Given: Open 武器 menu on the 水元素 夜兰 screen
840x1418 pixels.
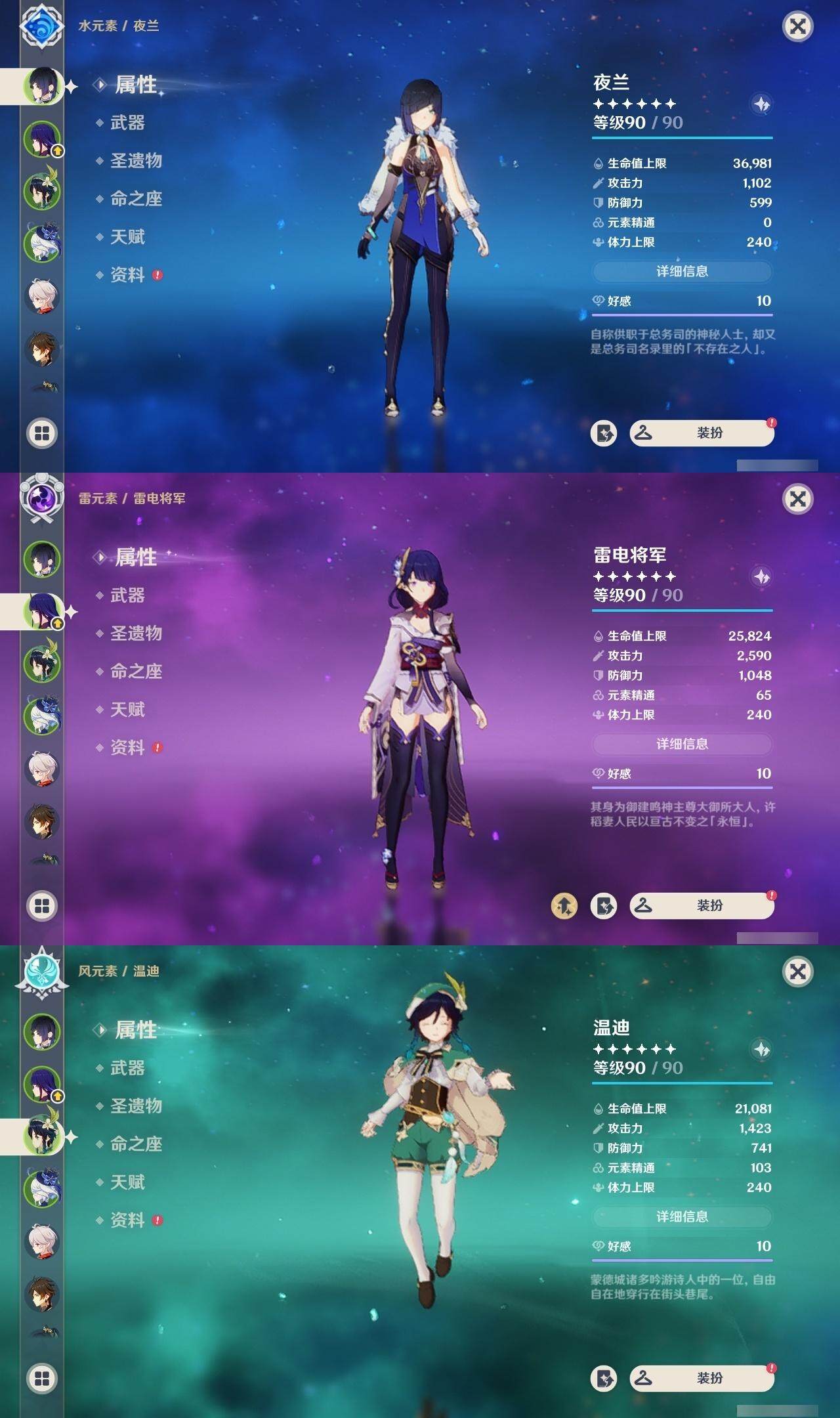Looking at the screenshot, I should (127, 123).
